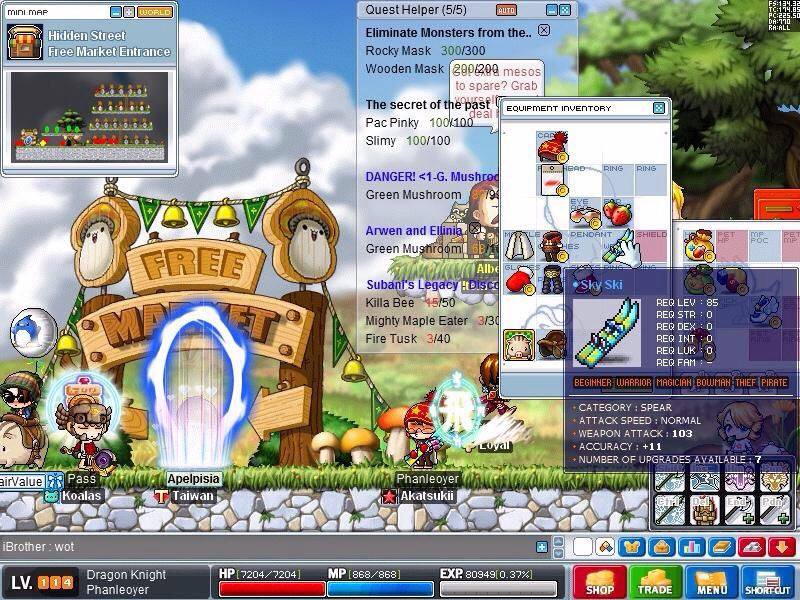Select the red glove equipment slot
800x600 pixels.
(518, 281)
